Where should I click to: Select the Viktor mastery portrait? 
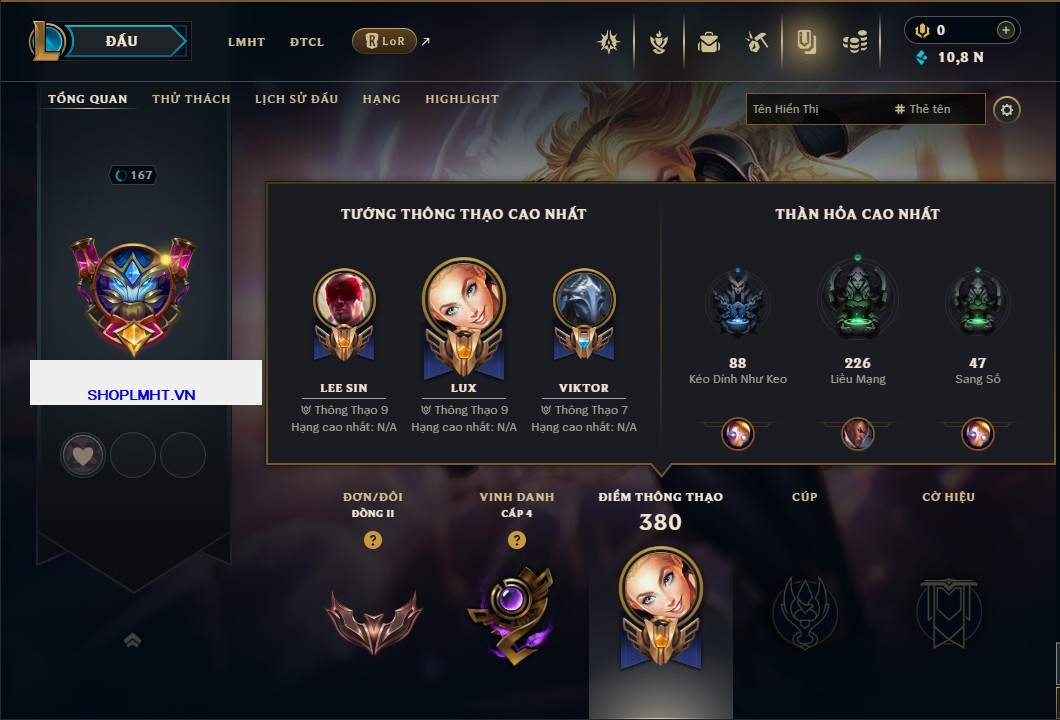584,298
